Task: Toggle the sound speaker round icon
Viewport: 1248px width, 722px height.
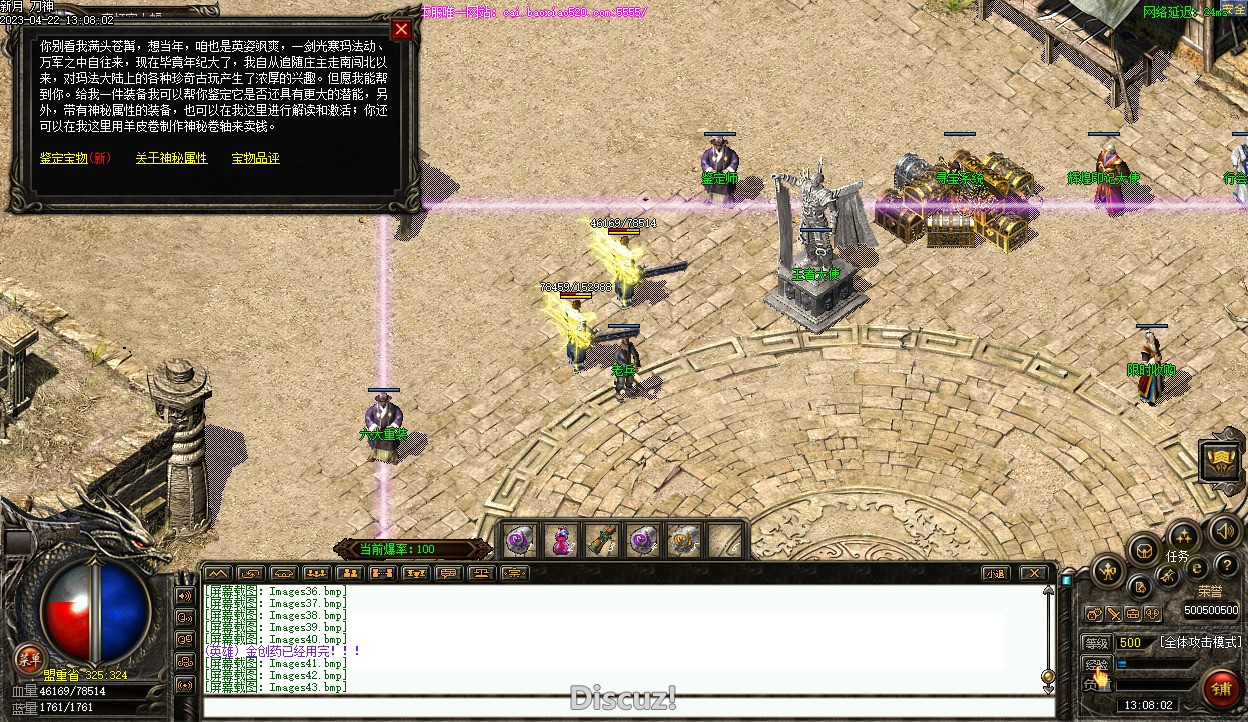Action: (x=1223, y=530)
